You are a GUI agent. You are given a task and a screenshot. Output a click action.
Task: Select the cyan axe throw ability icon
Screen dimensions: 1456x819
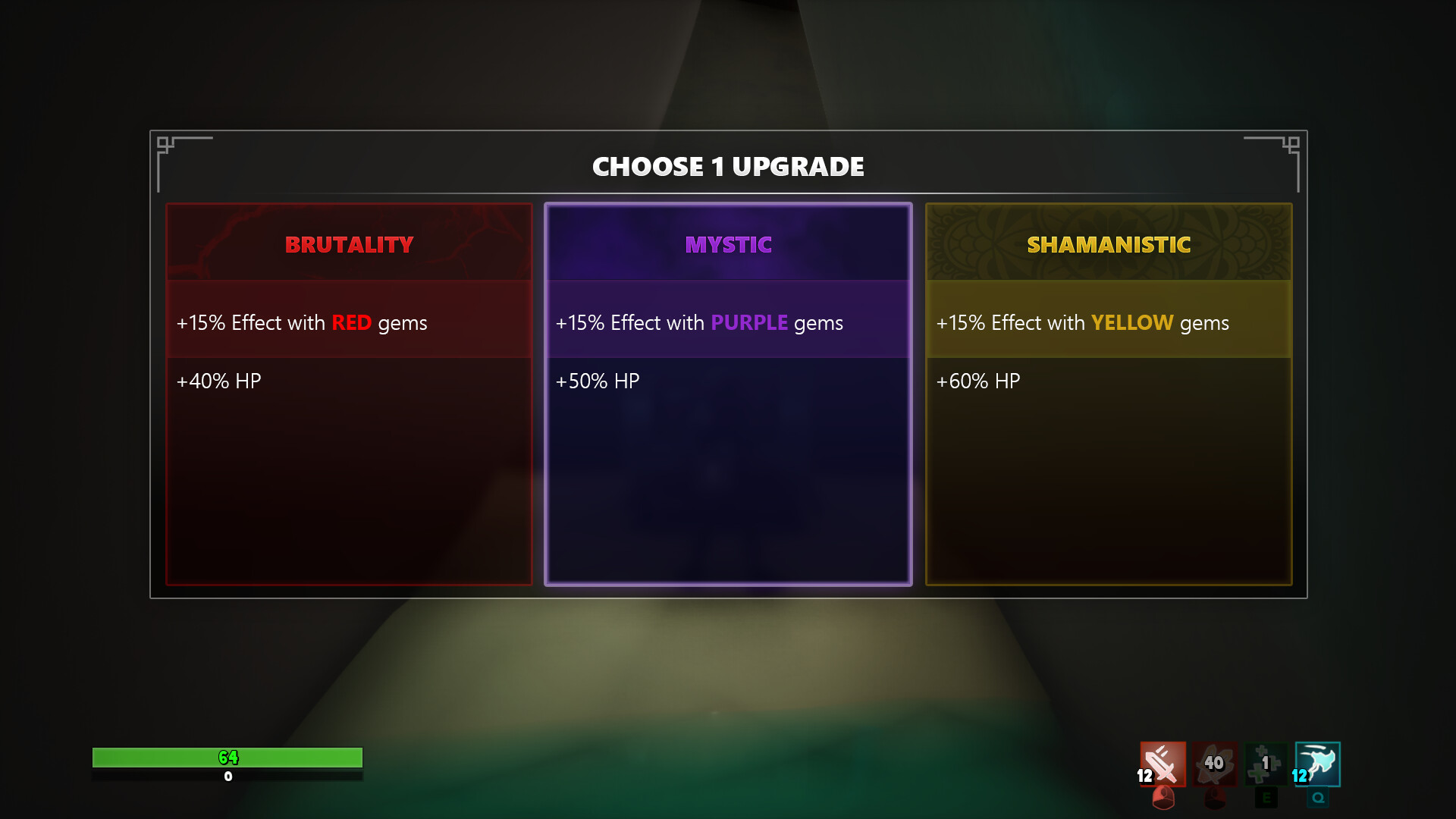pos(1317,765)
